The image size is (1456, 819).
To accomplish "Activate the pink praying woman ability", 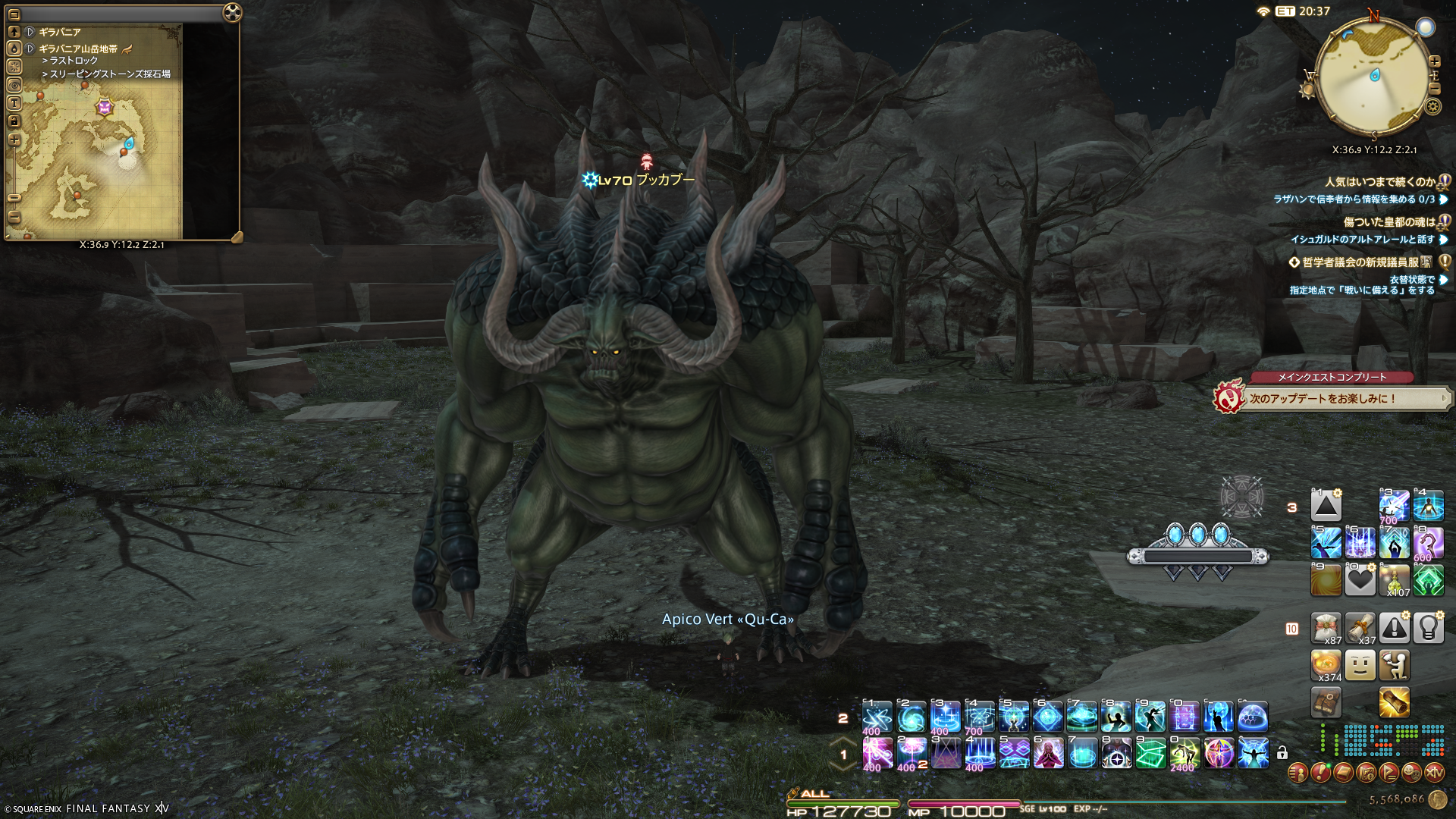I will 1048,753.
